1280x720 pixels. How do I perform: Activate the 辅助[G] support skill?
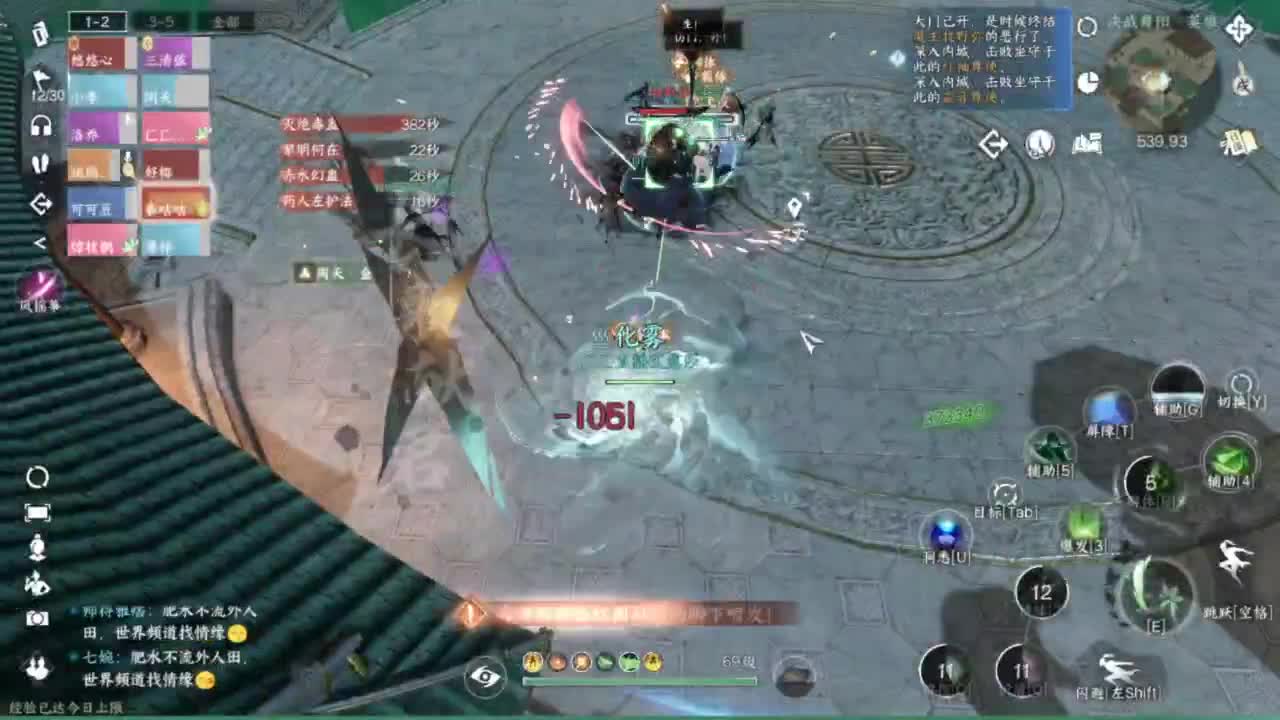tap(1179, 388)
